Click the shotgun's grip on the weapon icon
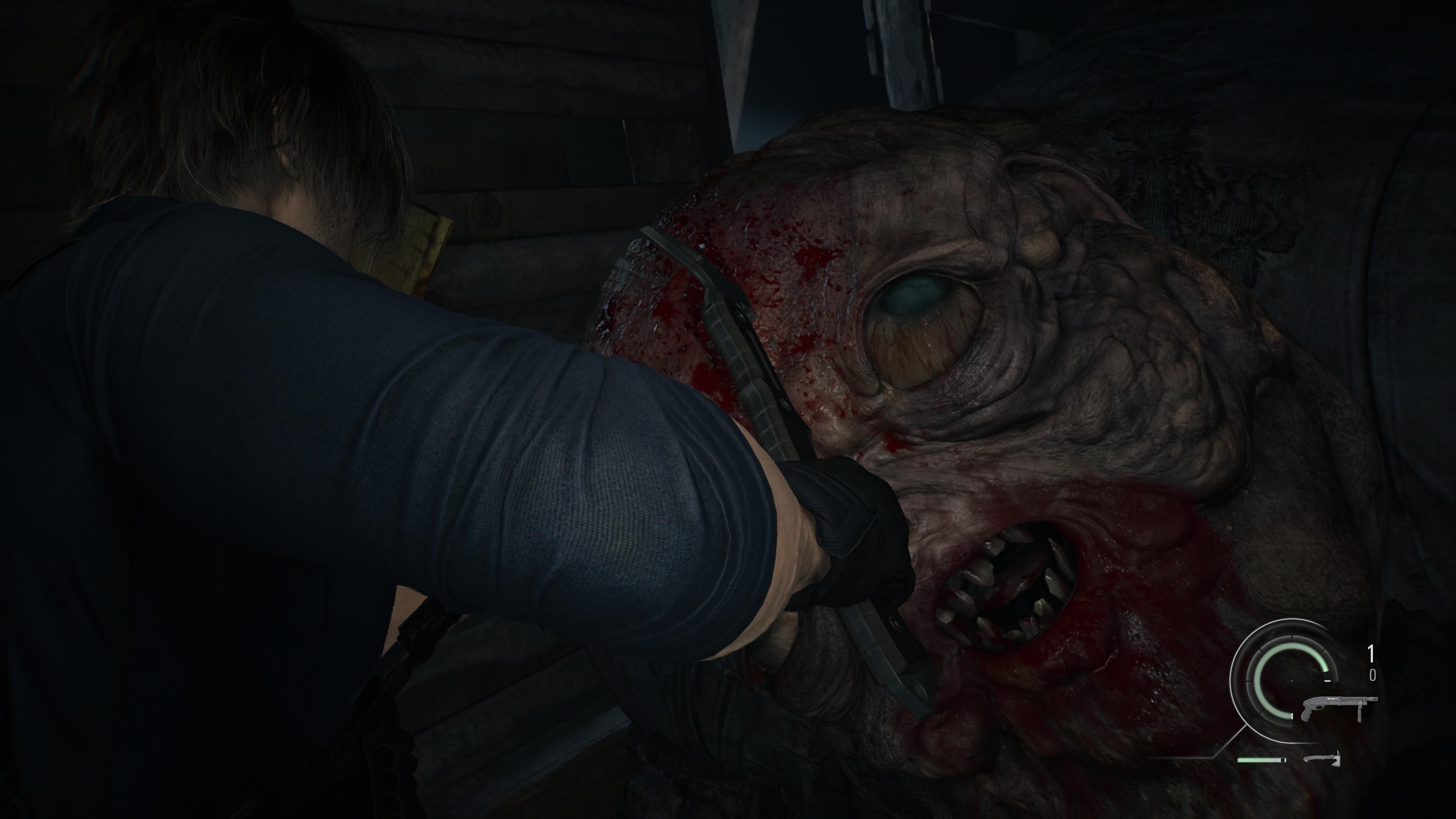Image resolution: width=1456 pixels, height=819 pixels. pos(1306,713)
